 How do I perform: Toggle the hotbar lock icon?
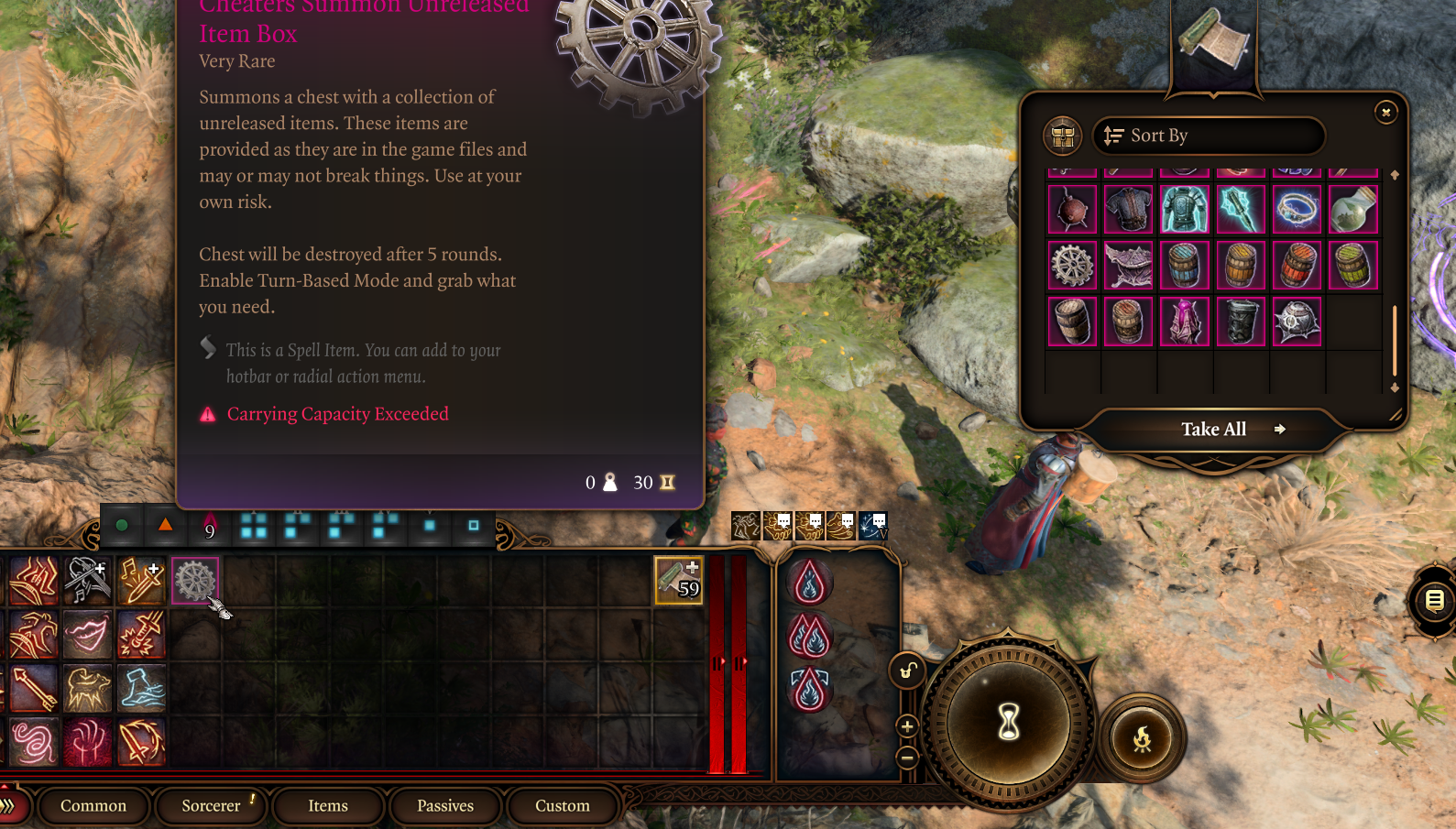point(907,671)
